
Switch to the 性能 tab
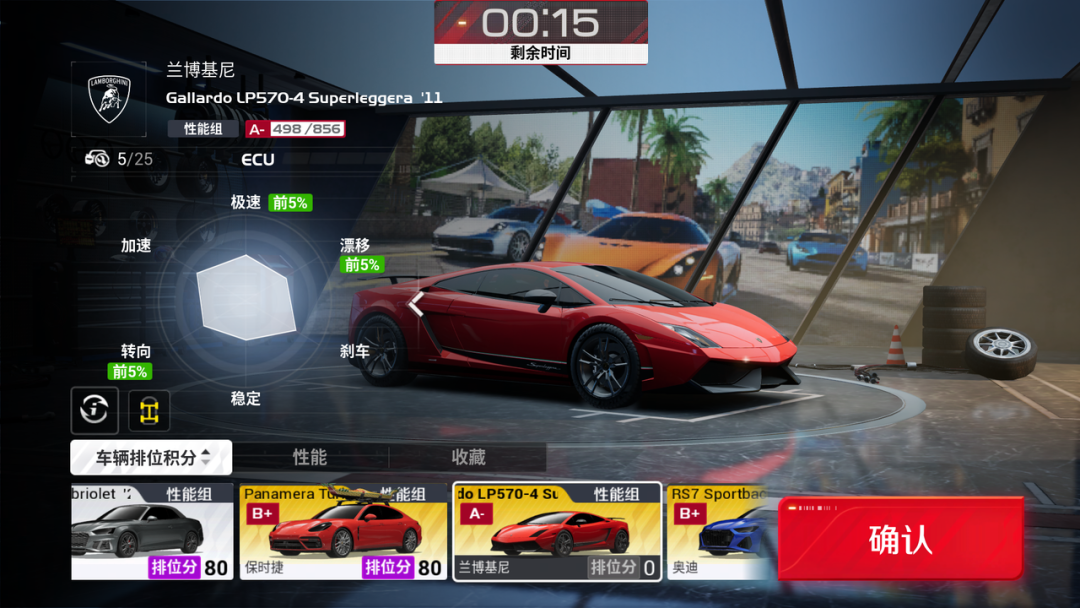pyautogui.click(x=310, y=457)
